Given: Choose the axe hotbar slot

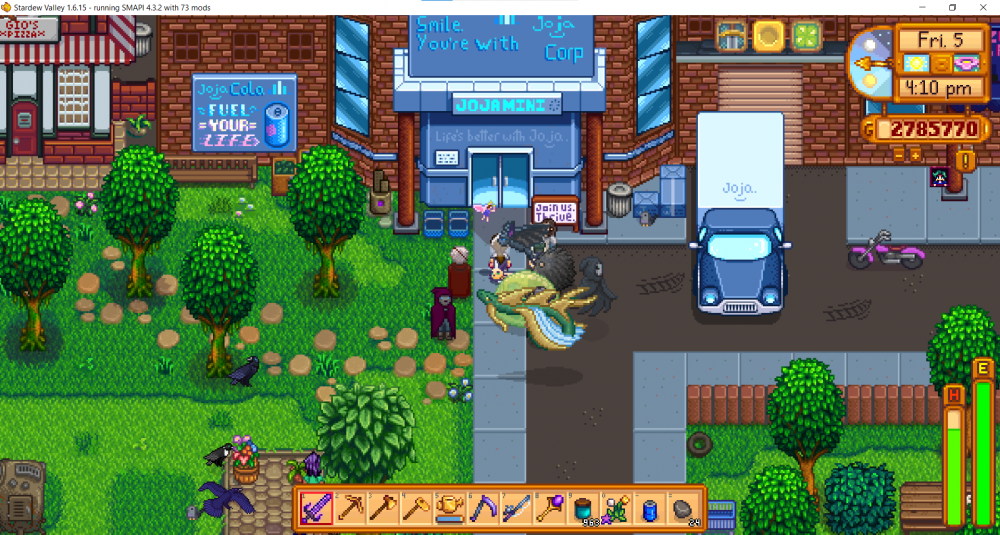Looking at the screenshot, I should coord(383,508).
